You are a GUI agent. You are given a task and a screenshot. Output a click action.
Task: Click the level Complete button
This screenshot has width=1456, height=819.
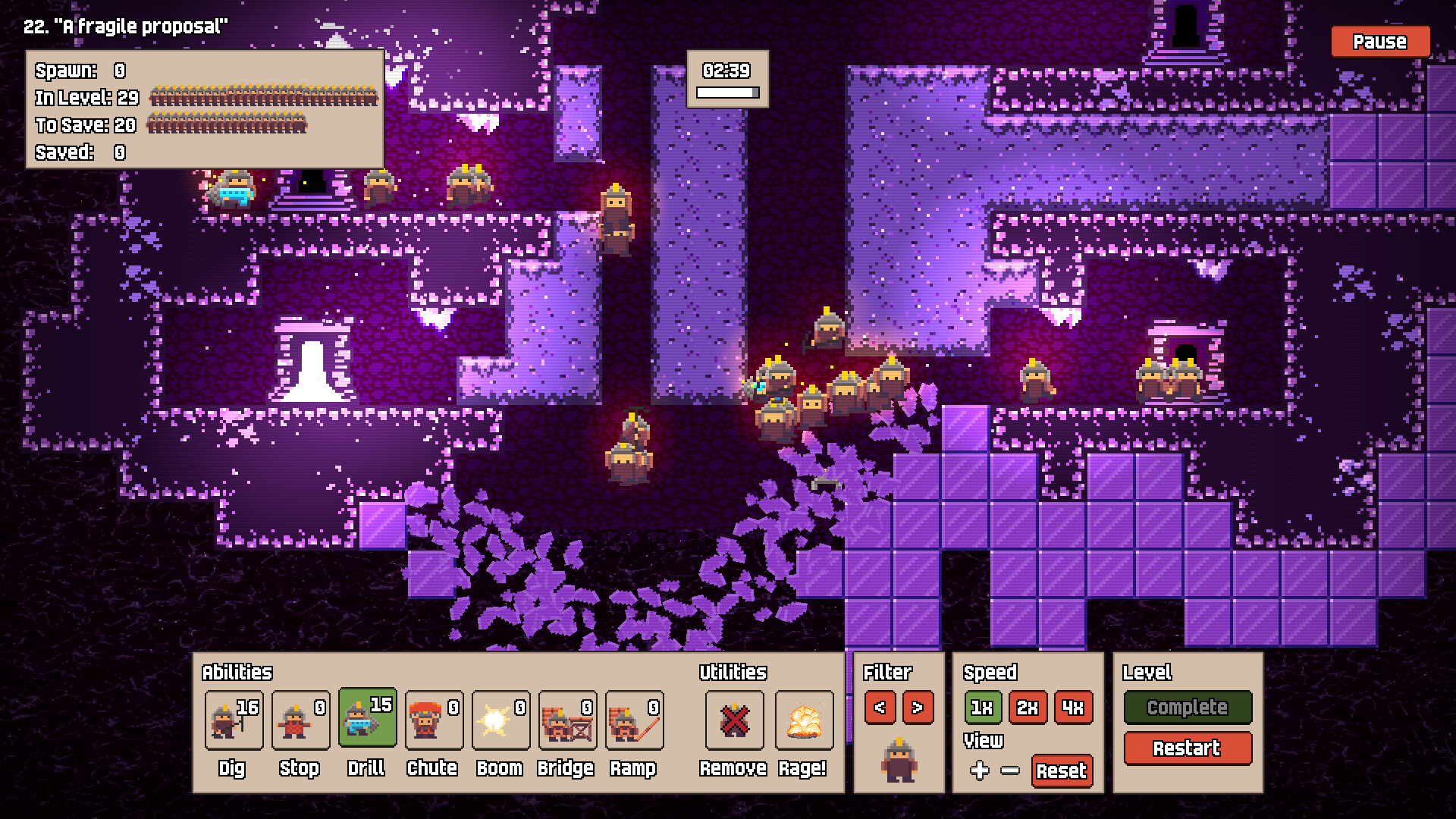[1187, 708]
